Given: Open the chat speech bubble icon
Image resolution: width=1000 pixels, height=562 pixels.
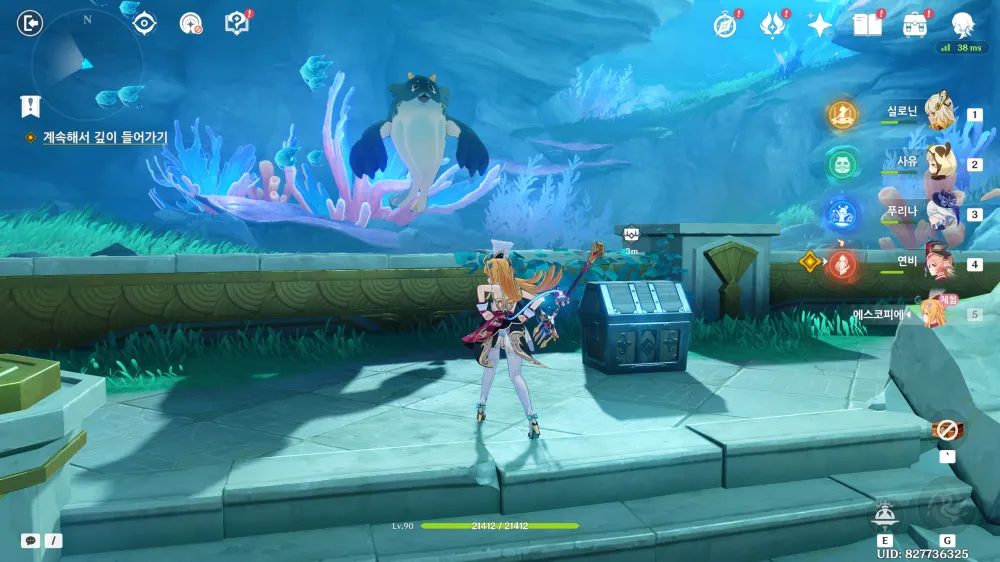Looking at the screenshot, I should [31, 540].
